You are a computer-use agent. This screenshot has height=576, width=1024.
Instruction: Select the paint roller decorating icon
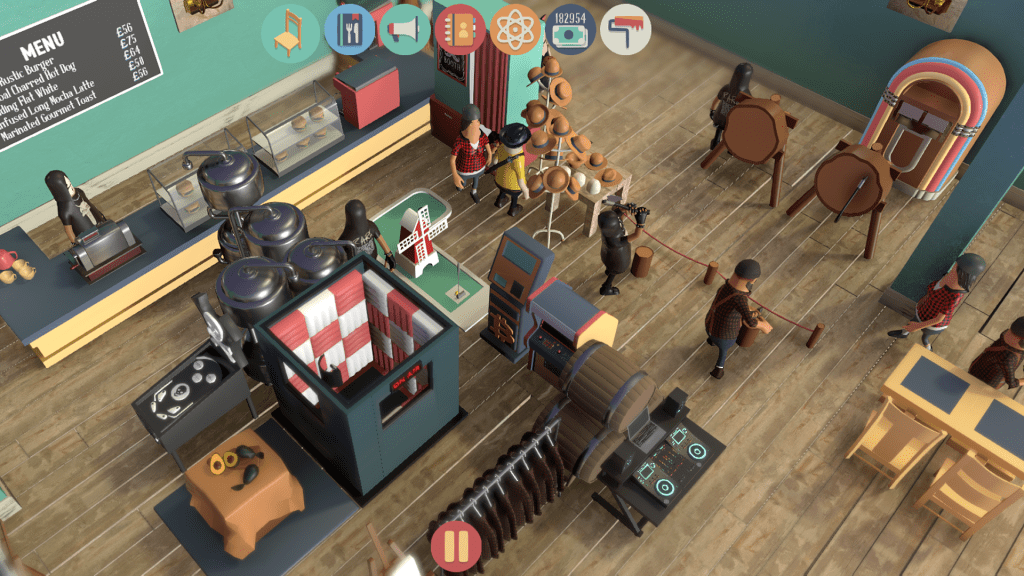[626, 30]
